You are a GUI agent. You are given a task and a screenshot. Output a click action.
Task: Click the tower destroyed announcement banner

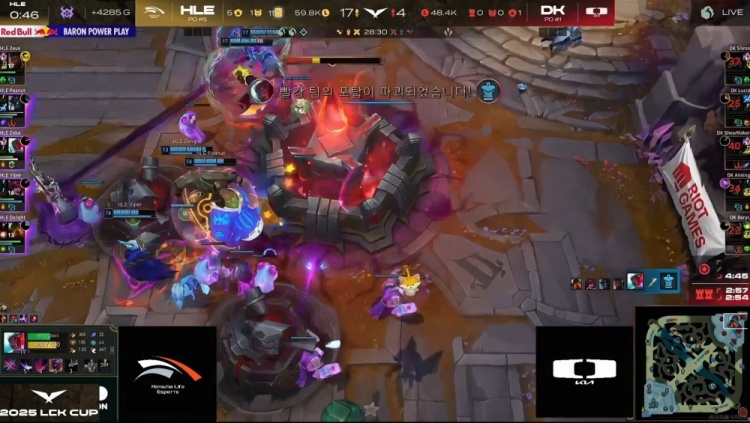coord(375,91)
